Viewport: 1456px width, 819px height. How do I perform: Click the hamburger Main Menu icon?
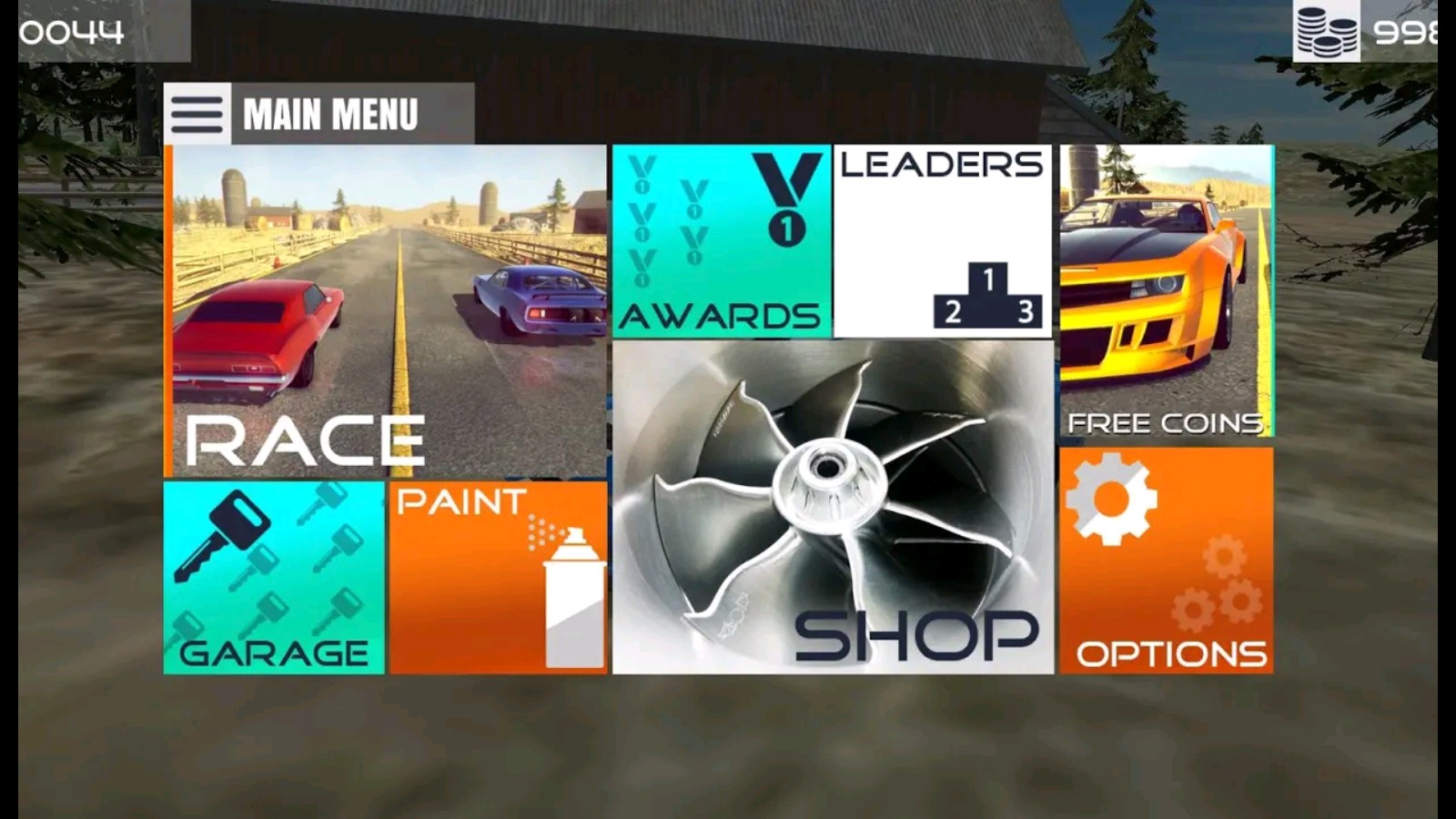coord(197,115)
